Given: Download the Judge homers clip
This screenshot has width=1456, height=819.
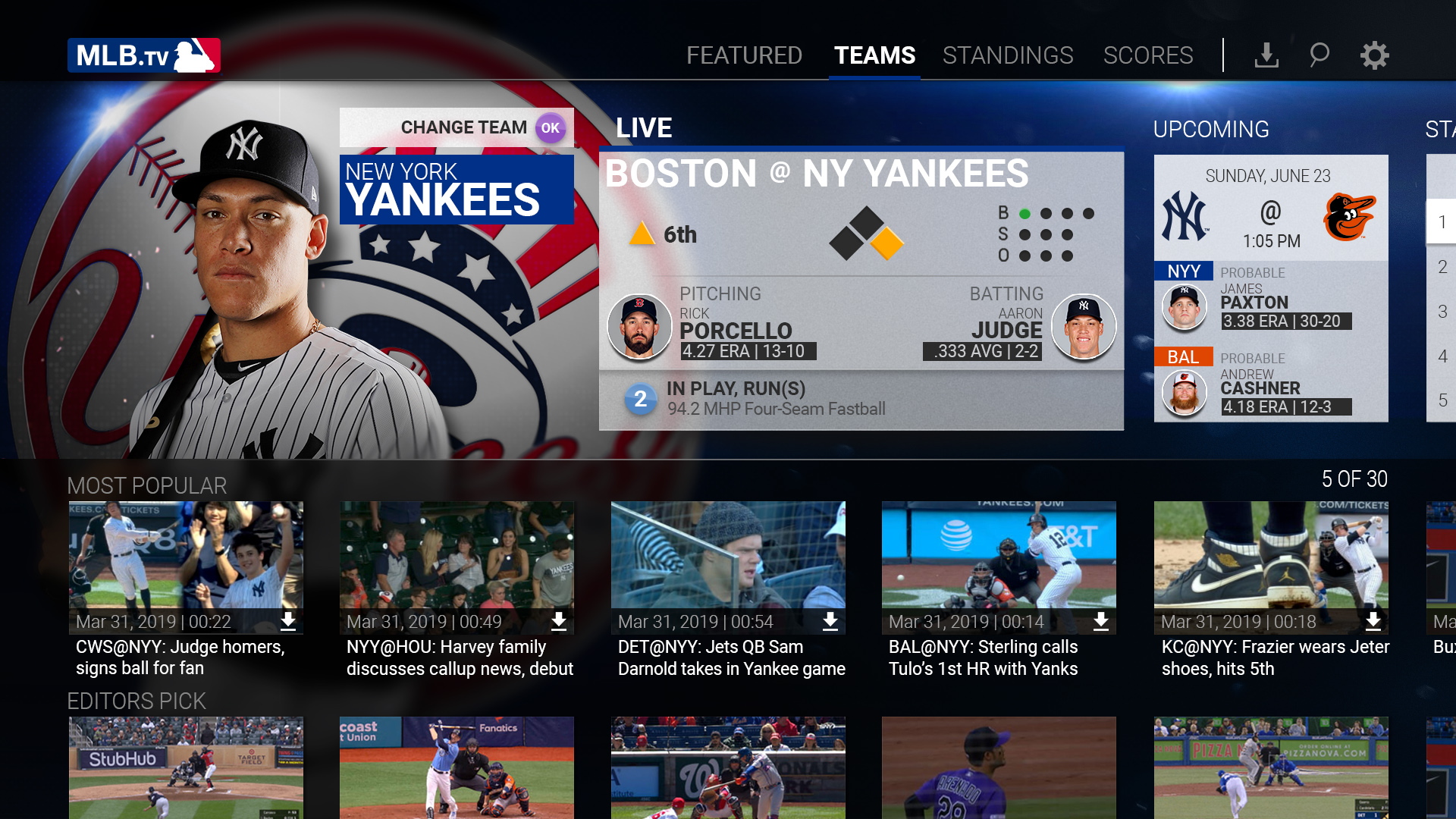Looking at the screenshot, I should click(288, 622).
